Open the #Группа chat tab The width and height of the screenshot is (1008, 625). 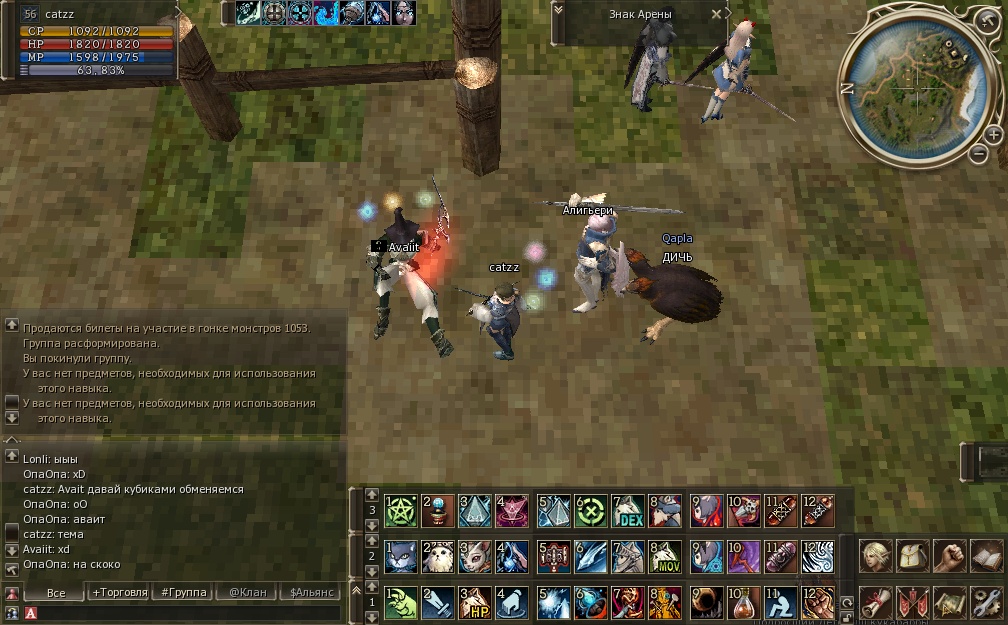183,592
